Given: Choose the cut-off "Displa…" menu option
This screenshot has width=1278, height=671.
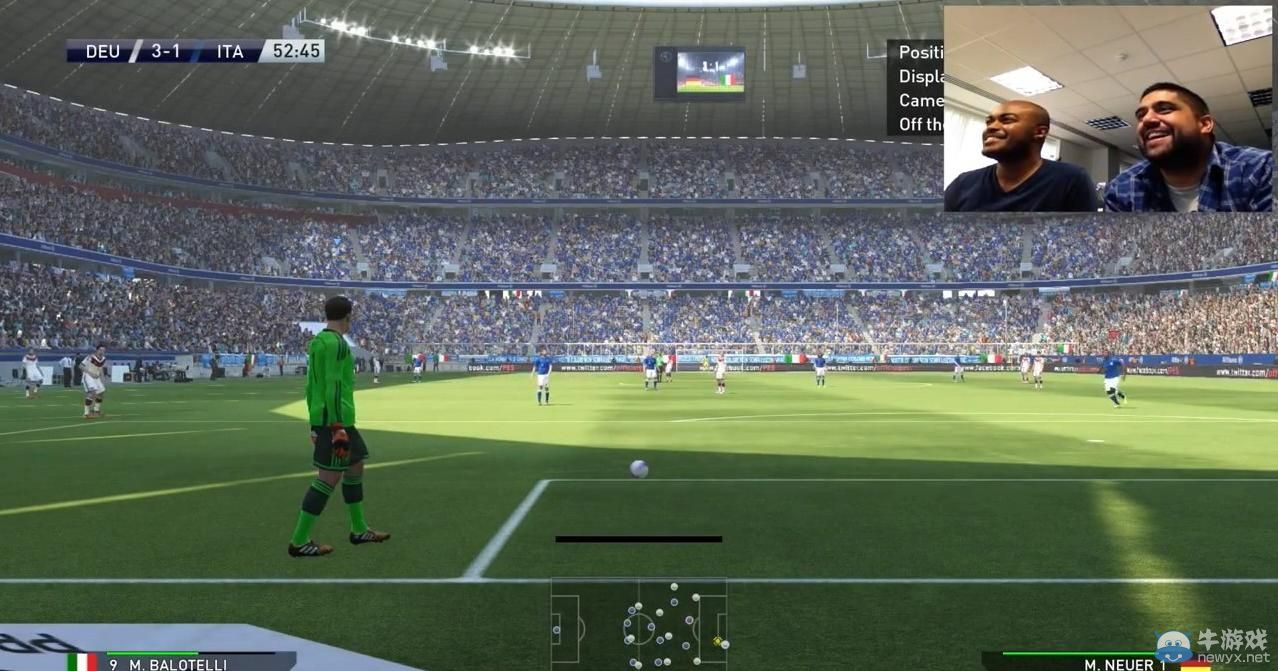Looking at the screenshot, I should pos(920,77).
